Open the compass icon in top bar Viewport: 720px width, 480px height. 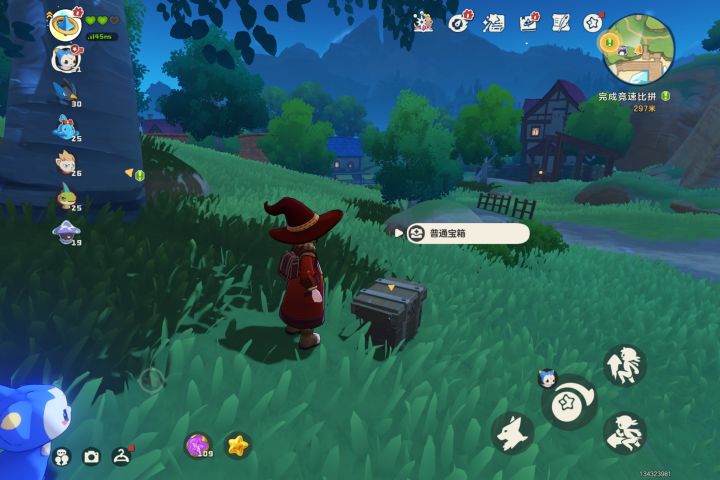click(459, 21)
